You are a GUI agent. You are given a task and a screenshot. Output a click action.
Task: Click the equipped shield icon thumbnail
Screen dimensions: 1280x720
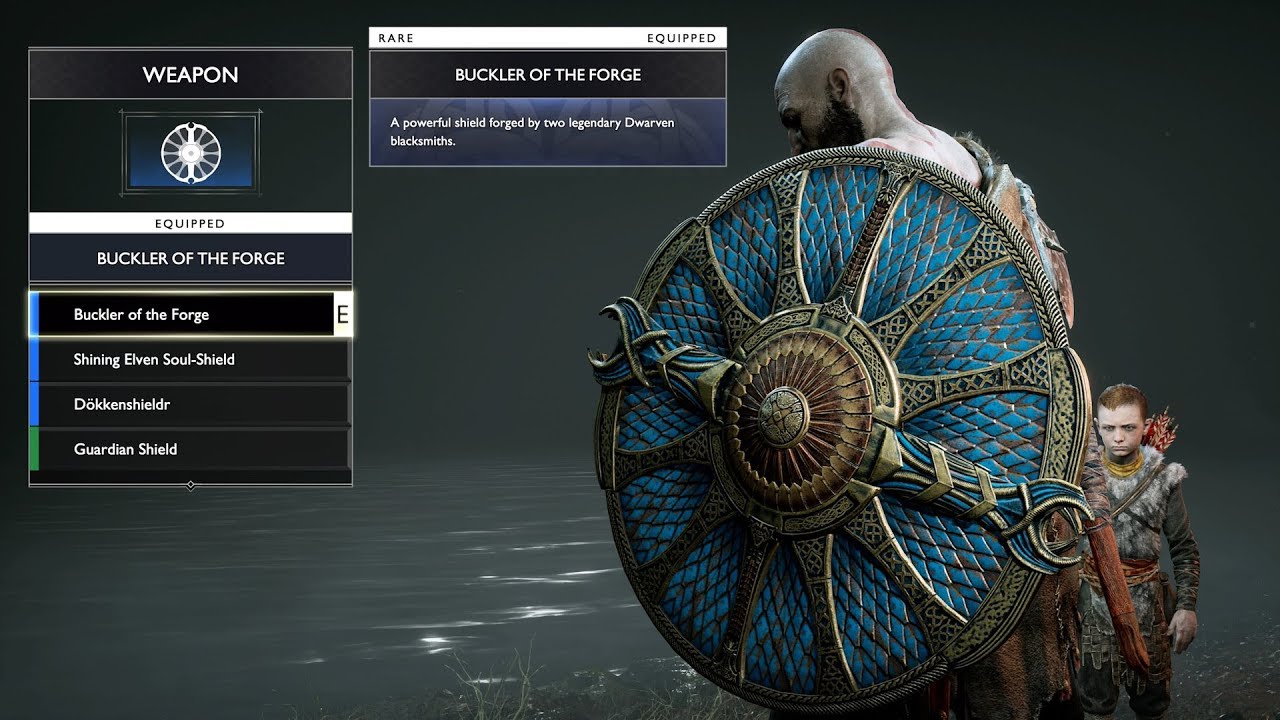(x=190, y=154)
